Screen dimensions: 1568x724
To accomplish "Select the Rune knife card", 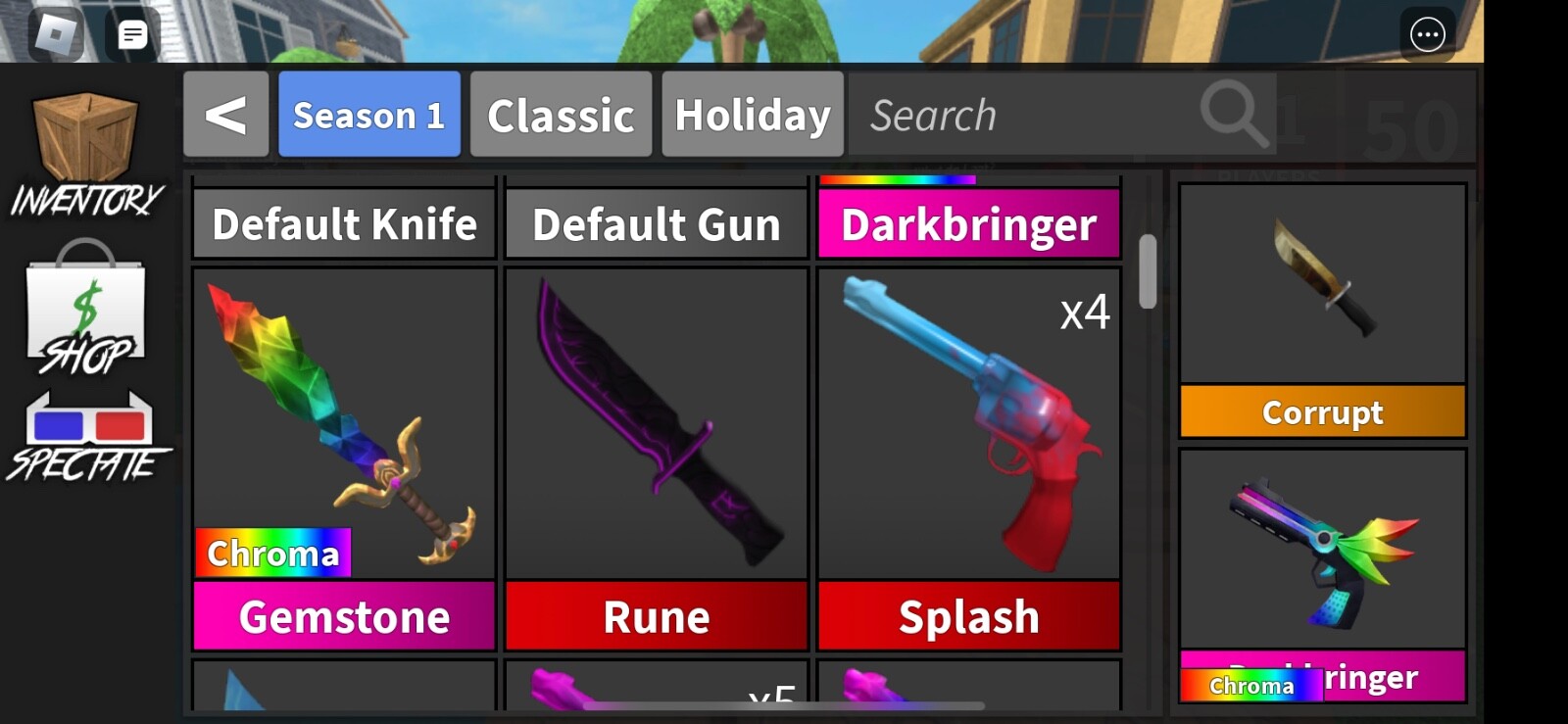I will [657, 421].
